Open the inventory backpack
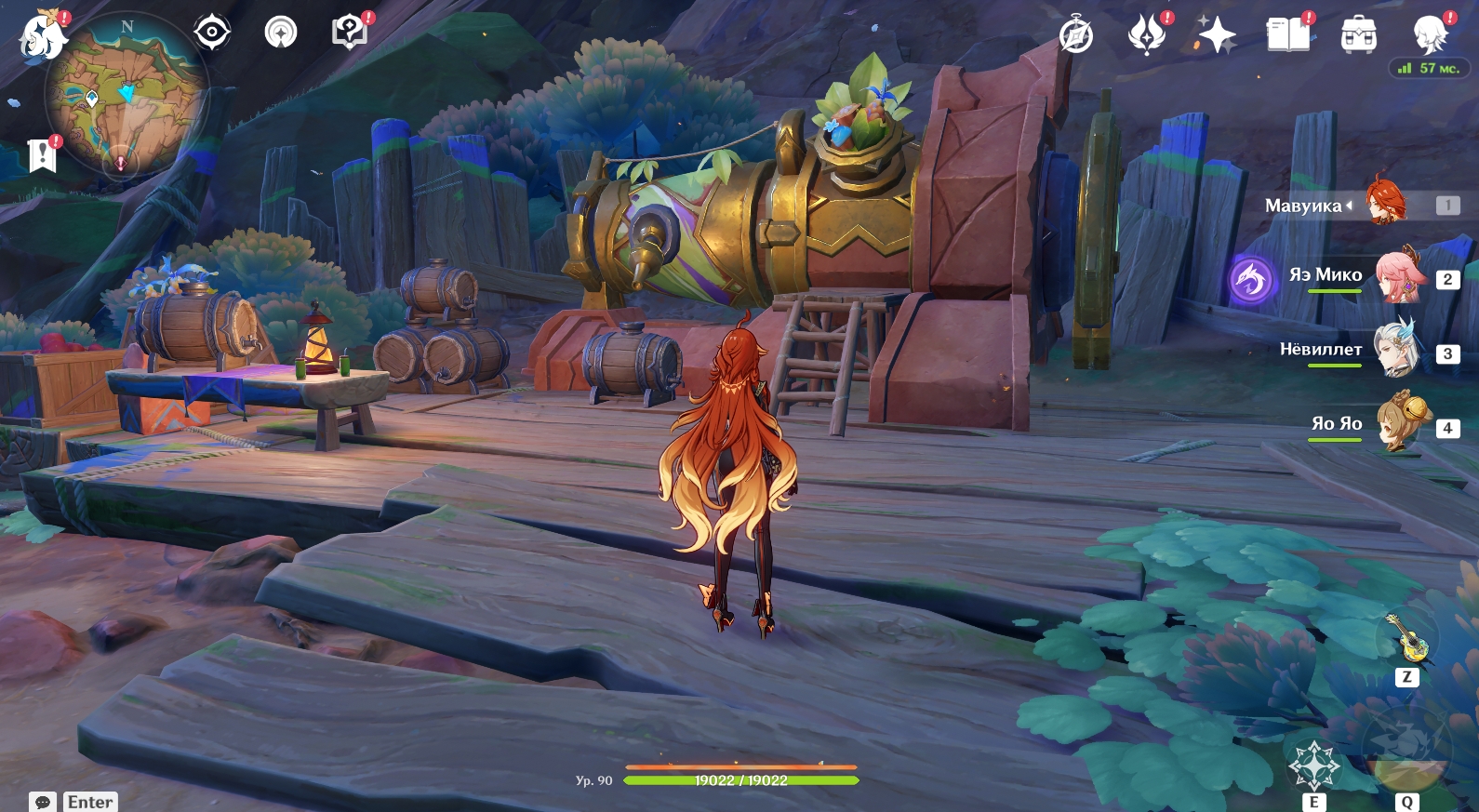This screenshot has width=1479, height=812. (x=1359, y=35)
